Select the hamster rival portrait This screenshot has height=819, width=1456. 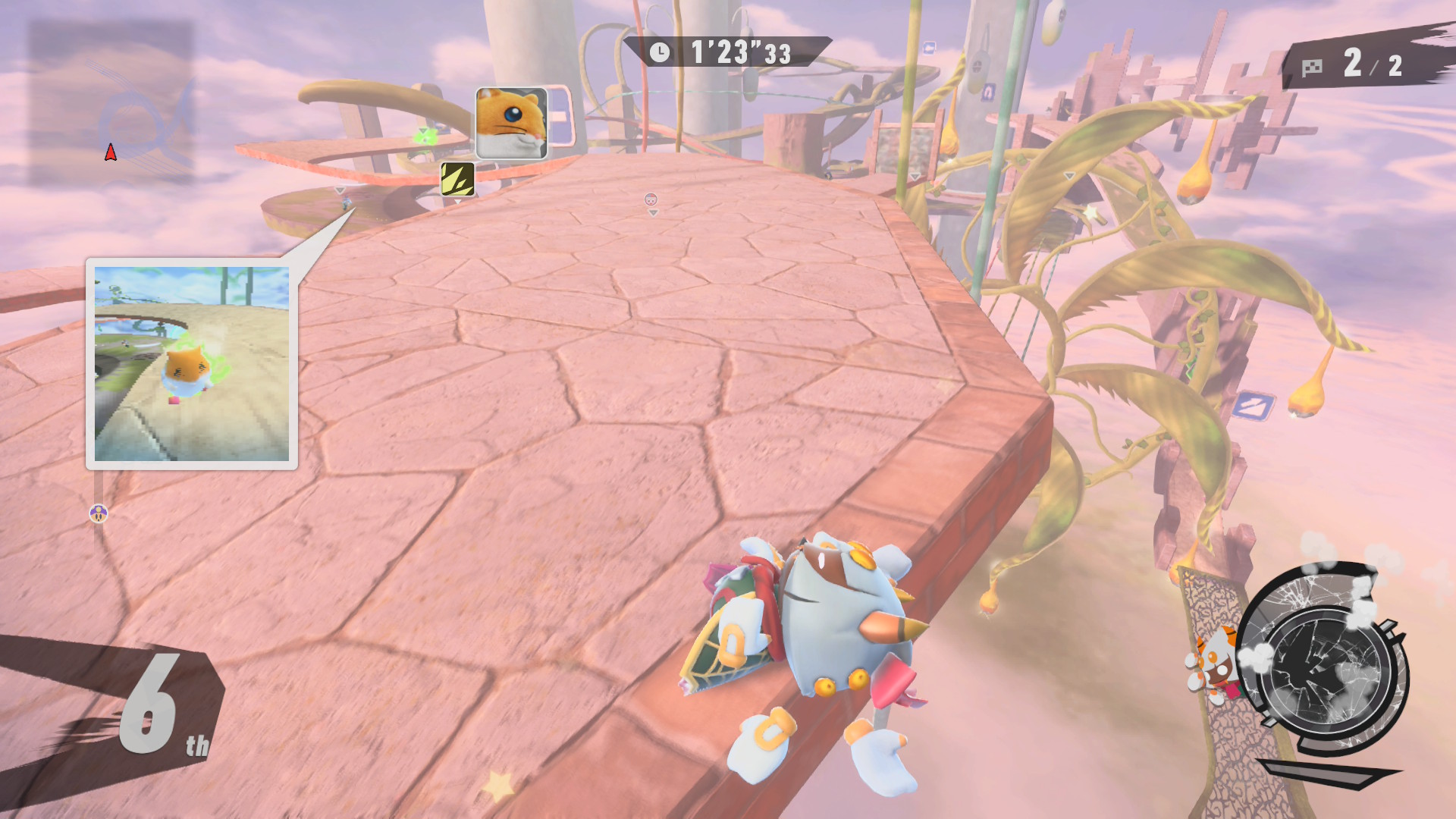pyautogui.click(x=511, y=123)
